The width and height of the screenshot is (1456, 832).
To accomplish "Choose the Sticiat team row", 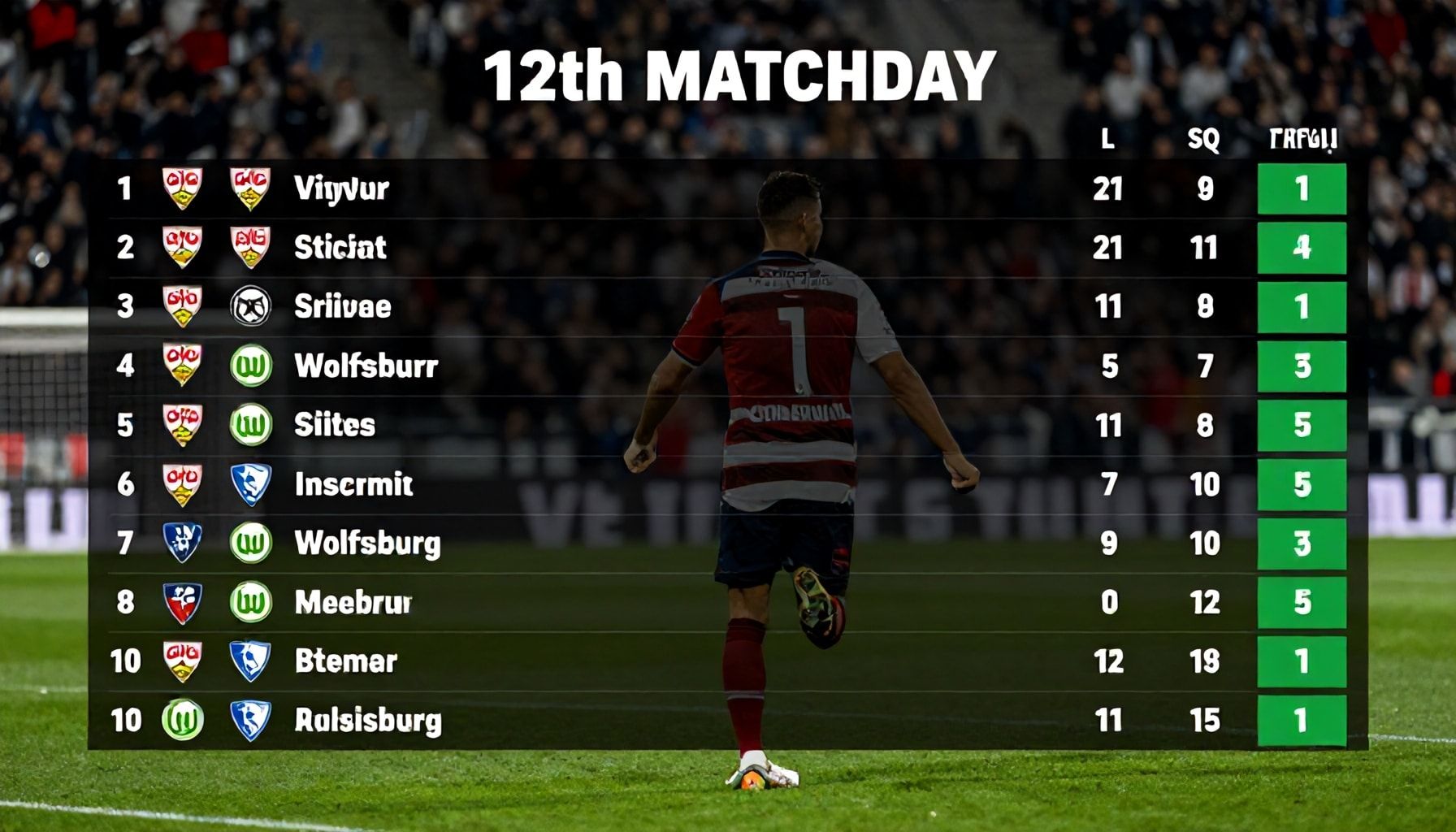I will (x=340, y=247).
